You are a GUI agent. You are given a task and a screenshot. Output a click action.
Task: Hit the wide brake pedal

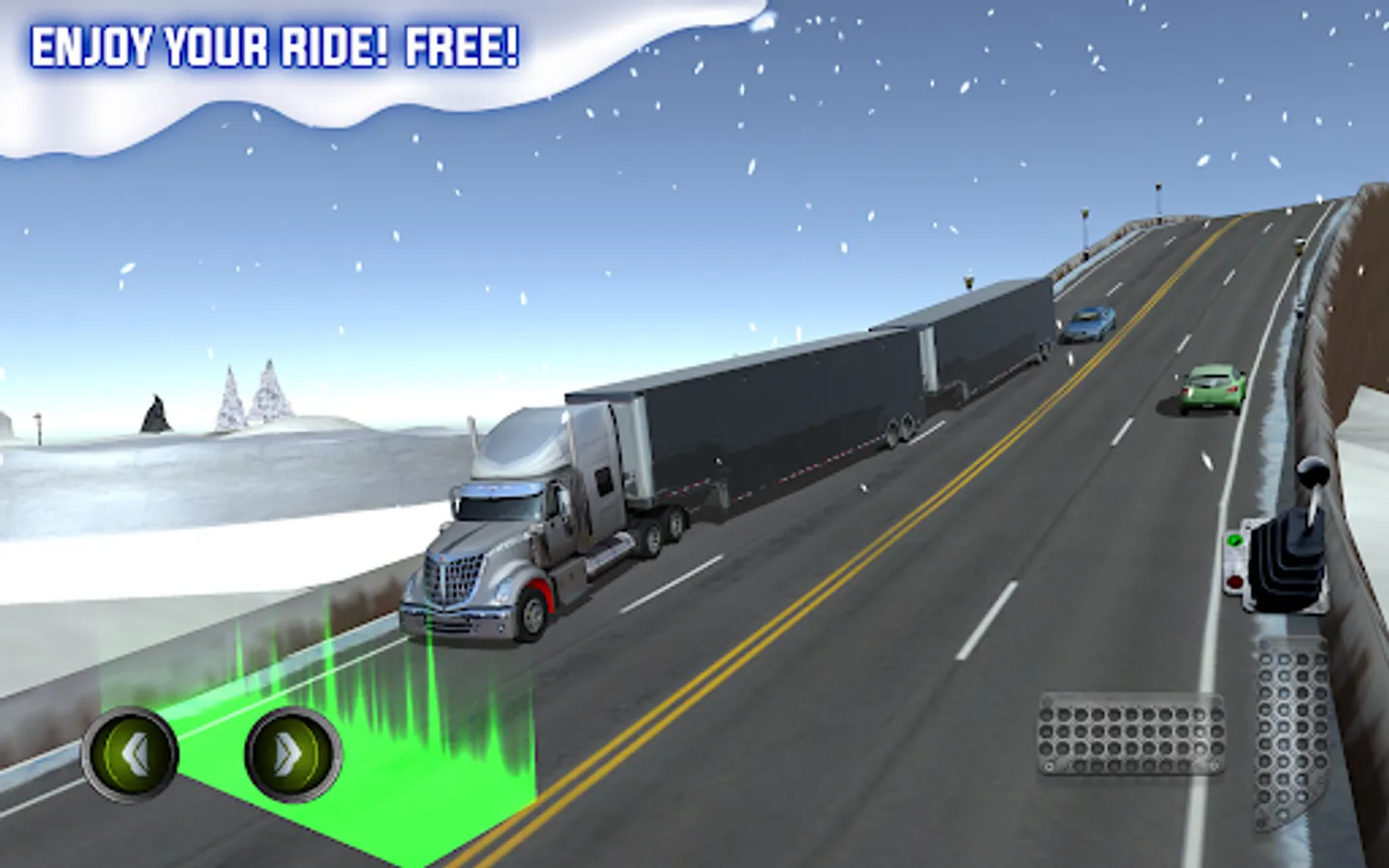pyautogui.click(x=1130, y=735)
